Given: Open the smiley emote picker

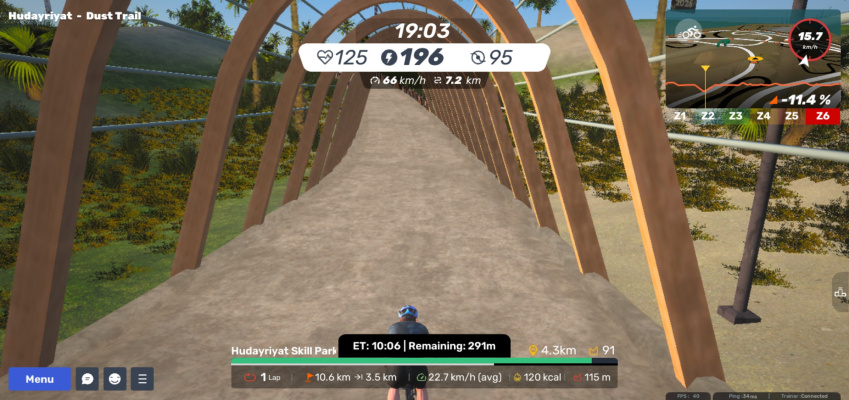Looking at the screenshot, I should tap(115, 379).
